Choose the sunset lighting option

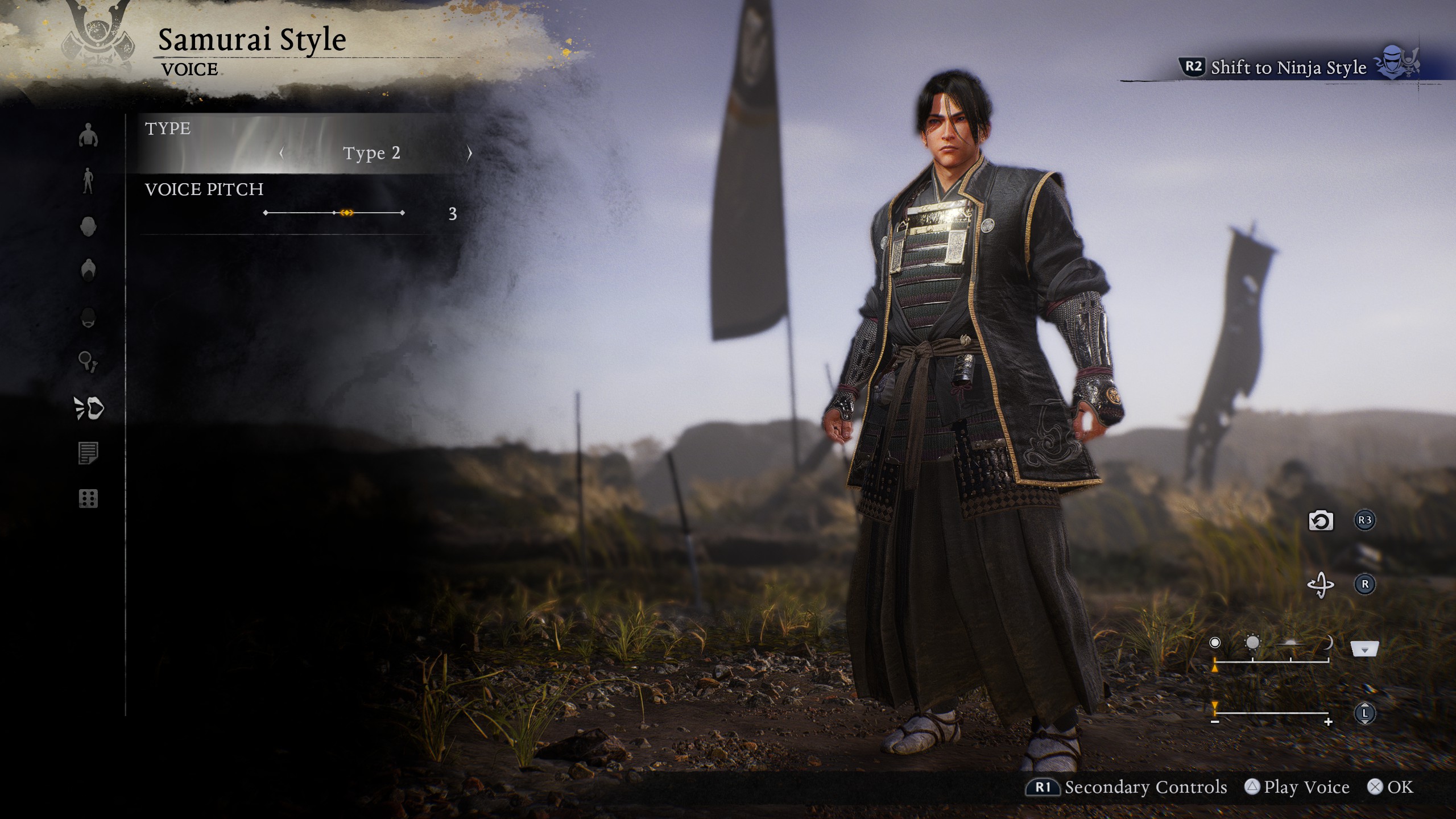[x=1290, y=643]
